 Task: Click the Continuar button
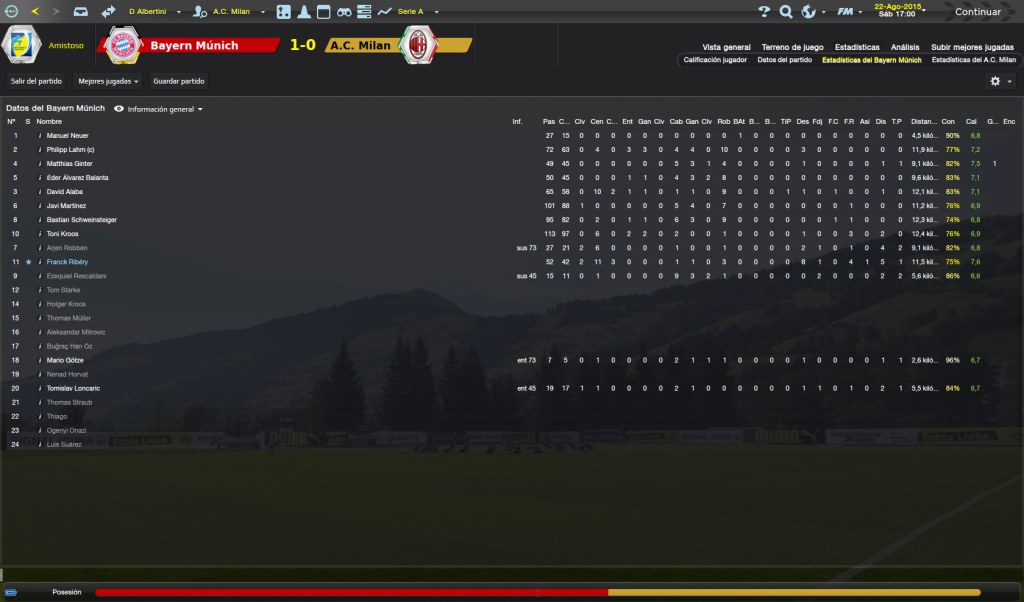[x=977, y=12]
